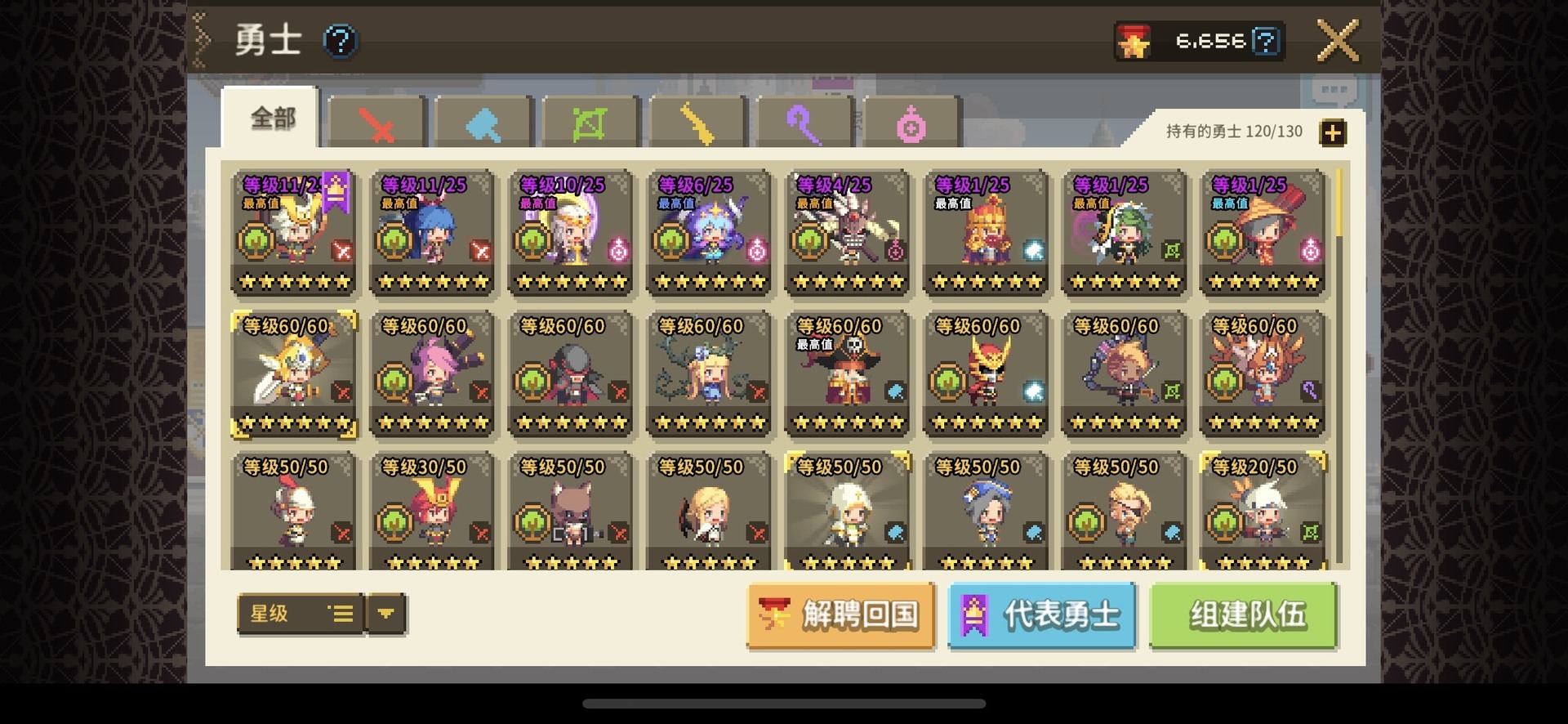Filter heroes by pink ring tab

pos(911,124)
